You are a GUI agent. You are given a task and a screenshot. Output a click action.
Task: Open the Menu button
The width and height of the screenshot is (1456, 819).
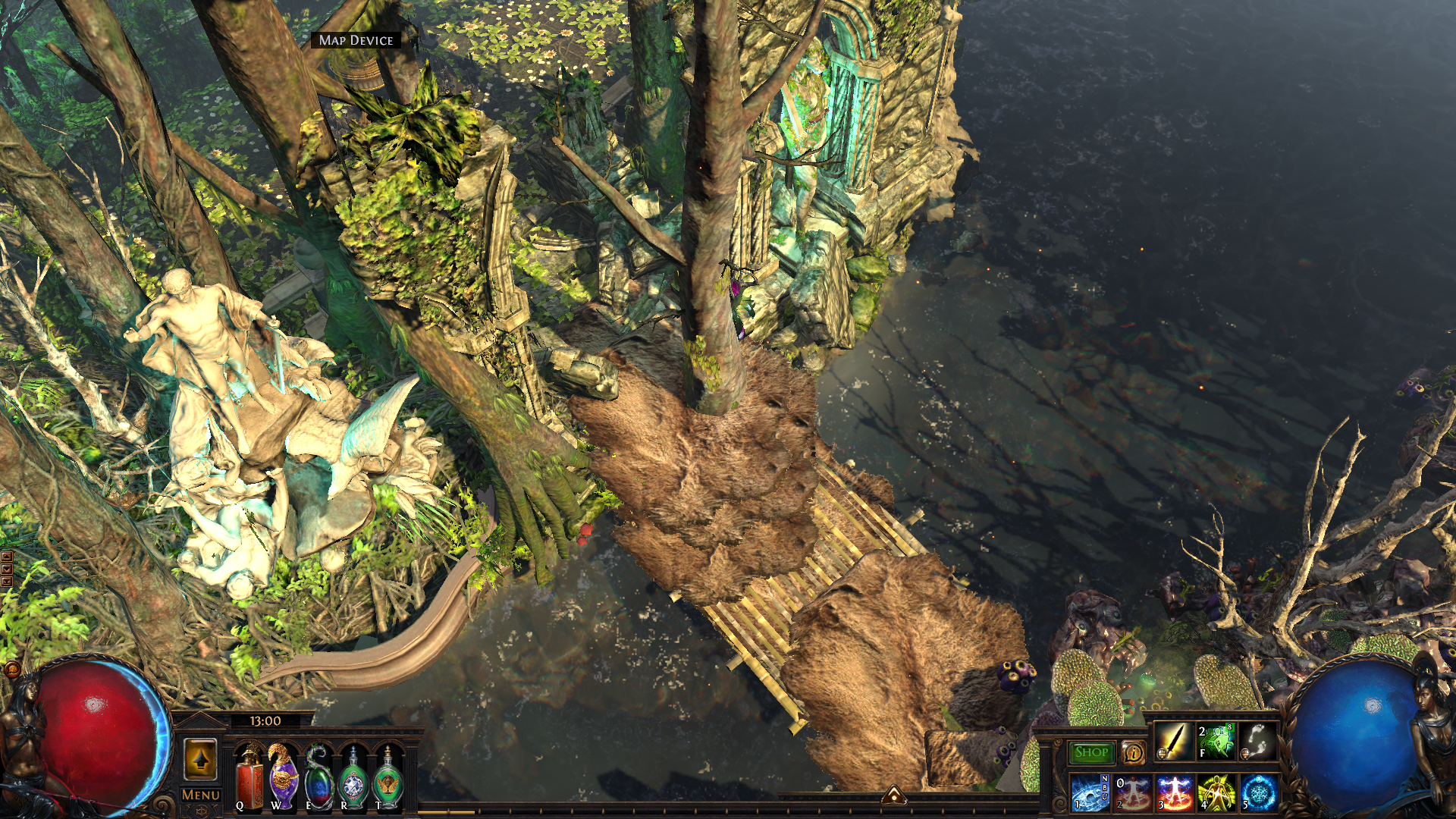[201, 795]
